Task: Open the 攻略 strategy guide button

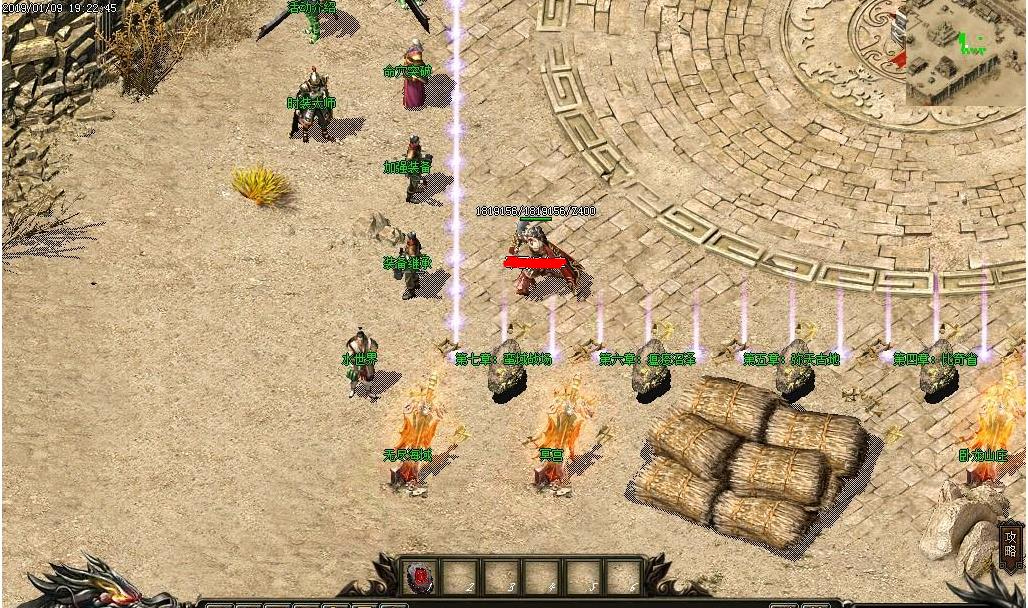Action: tap(1010, 546)
